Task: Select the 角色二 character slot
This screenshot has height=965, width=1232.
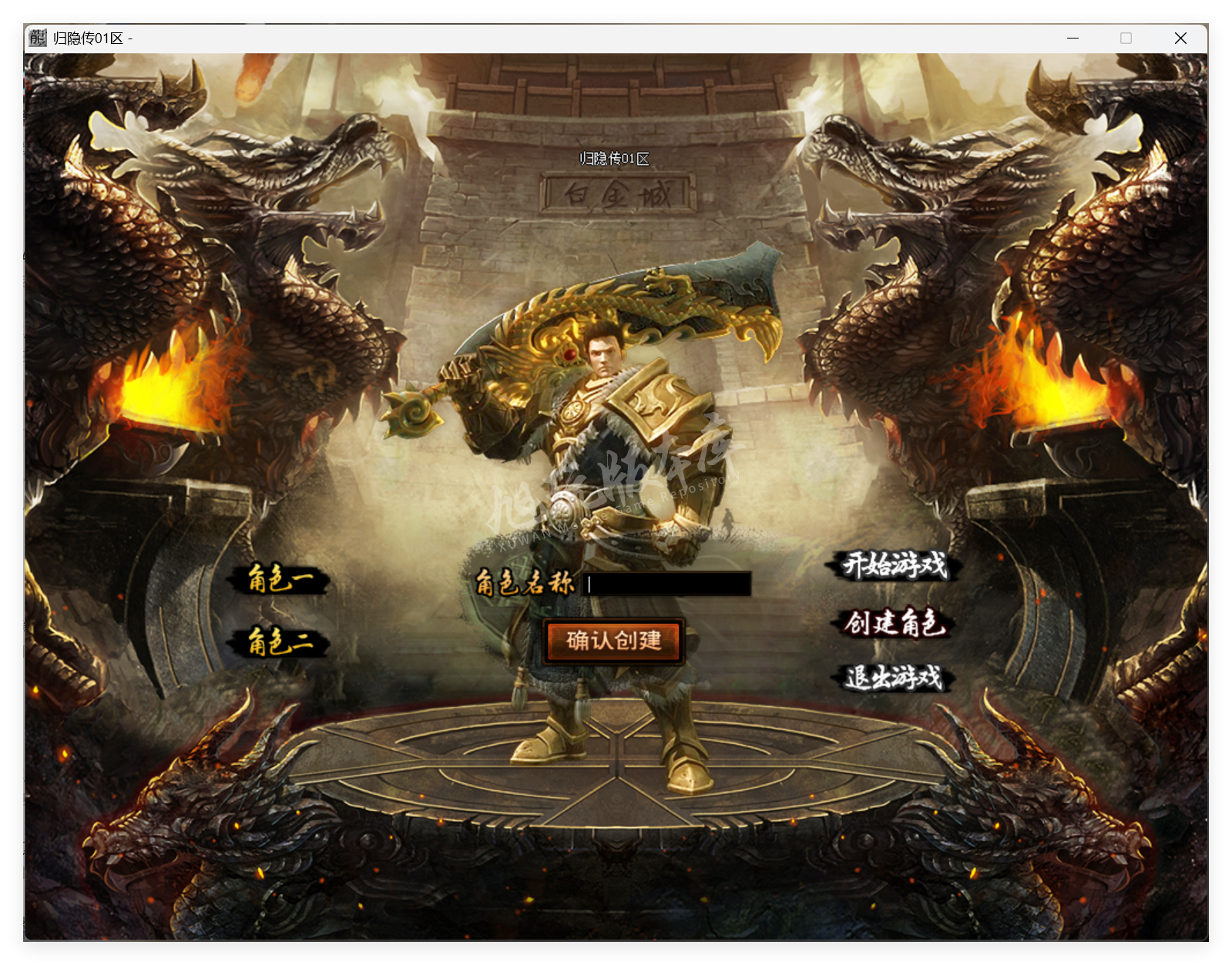Action: click(281, 642)
